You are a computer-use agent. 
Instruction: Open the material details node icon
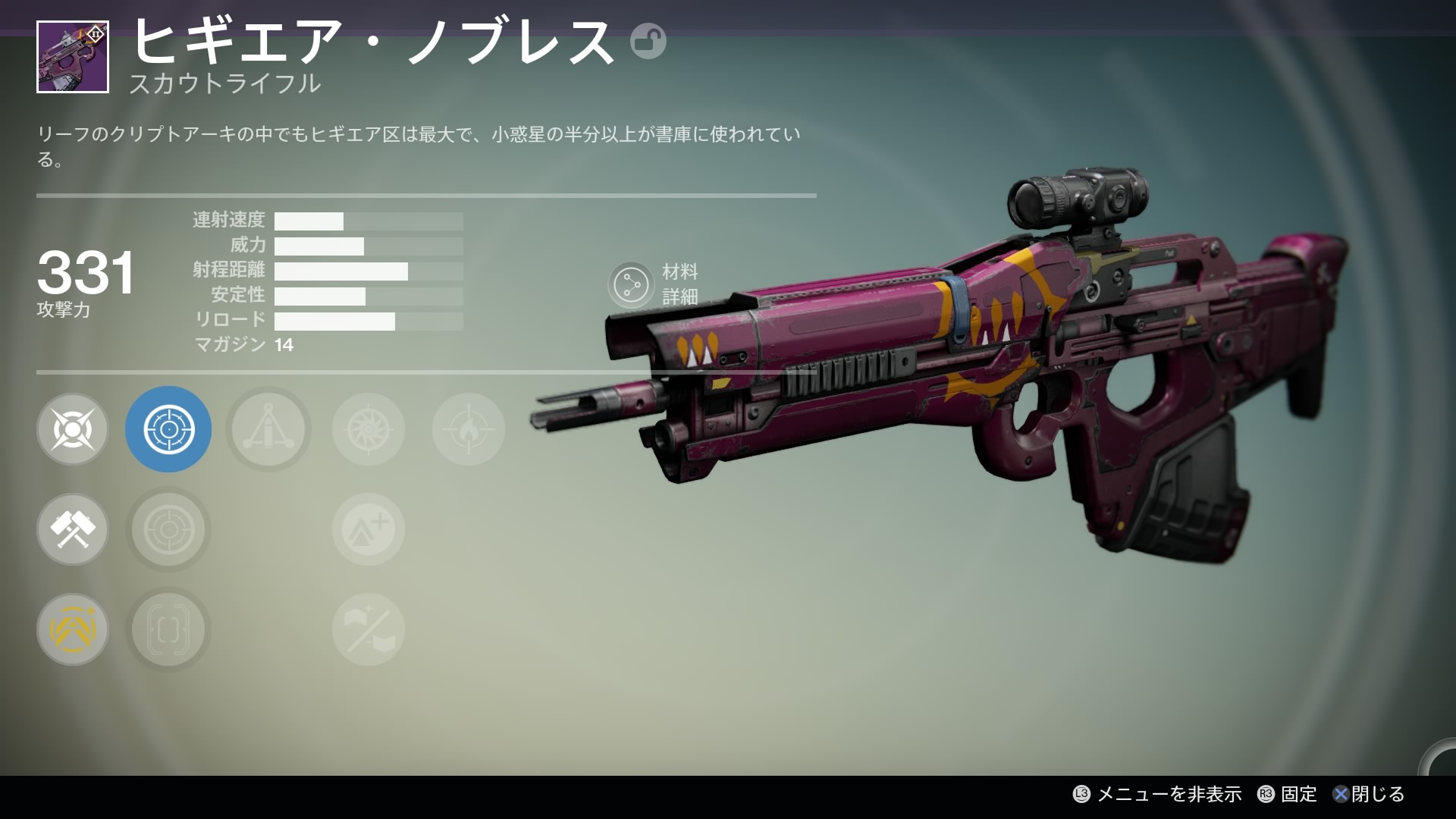pos(630,285)
